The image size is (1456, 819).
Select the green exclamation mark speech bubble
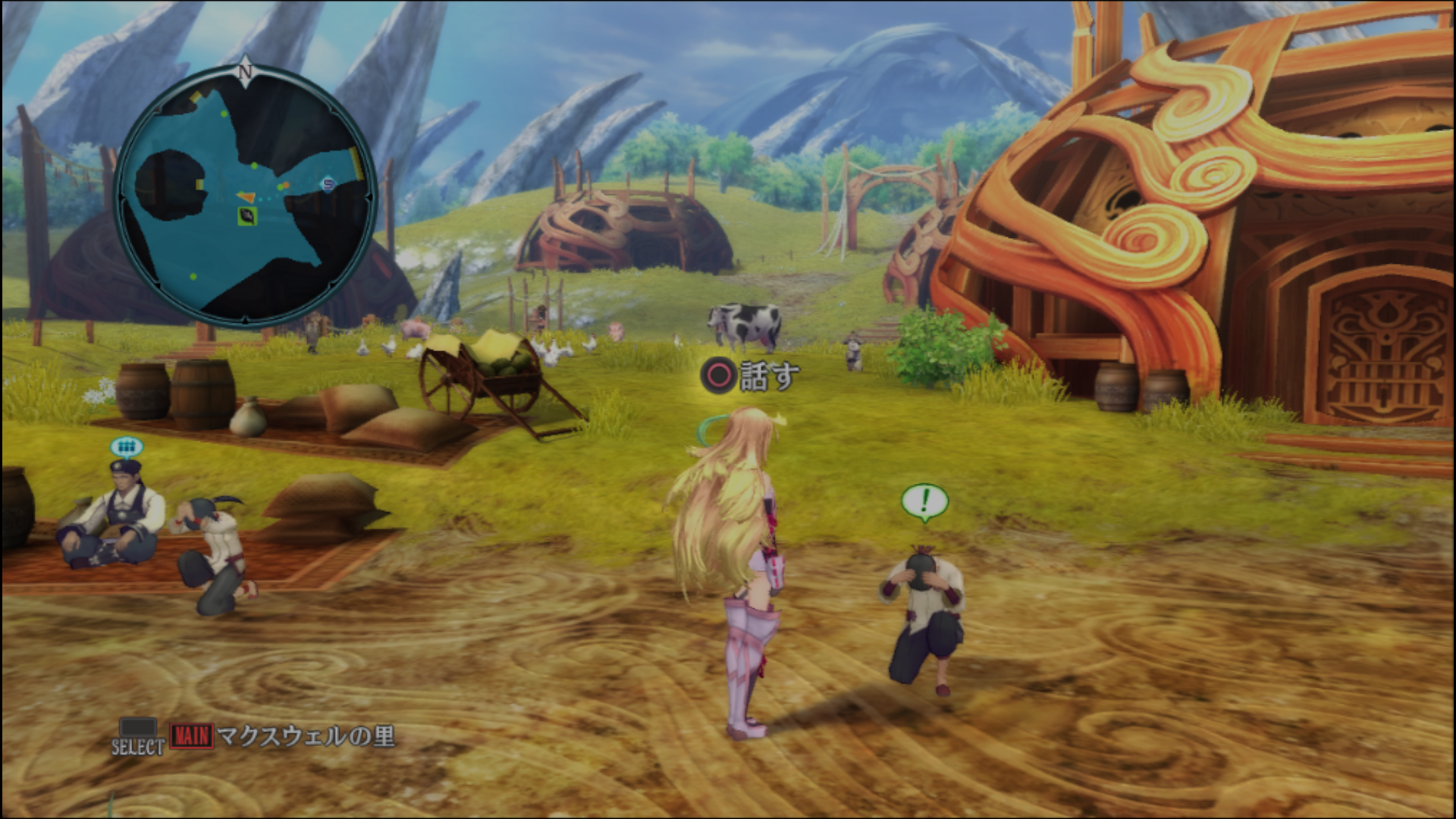point(924,502)
